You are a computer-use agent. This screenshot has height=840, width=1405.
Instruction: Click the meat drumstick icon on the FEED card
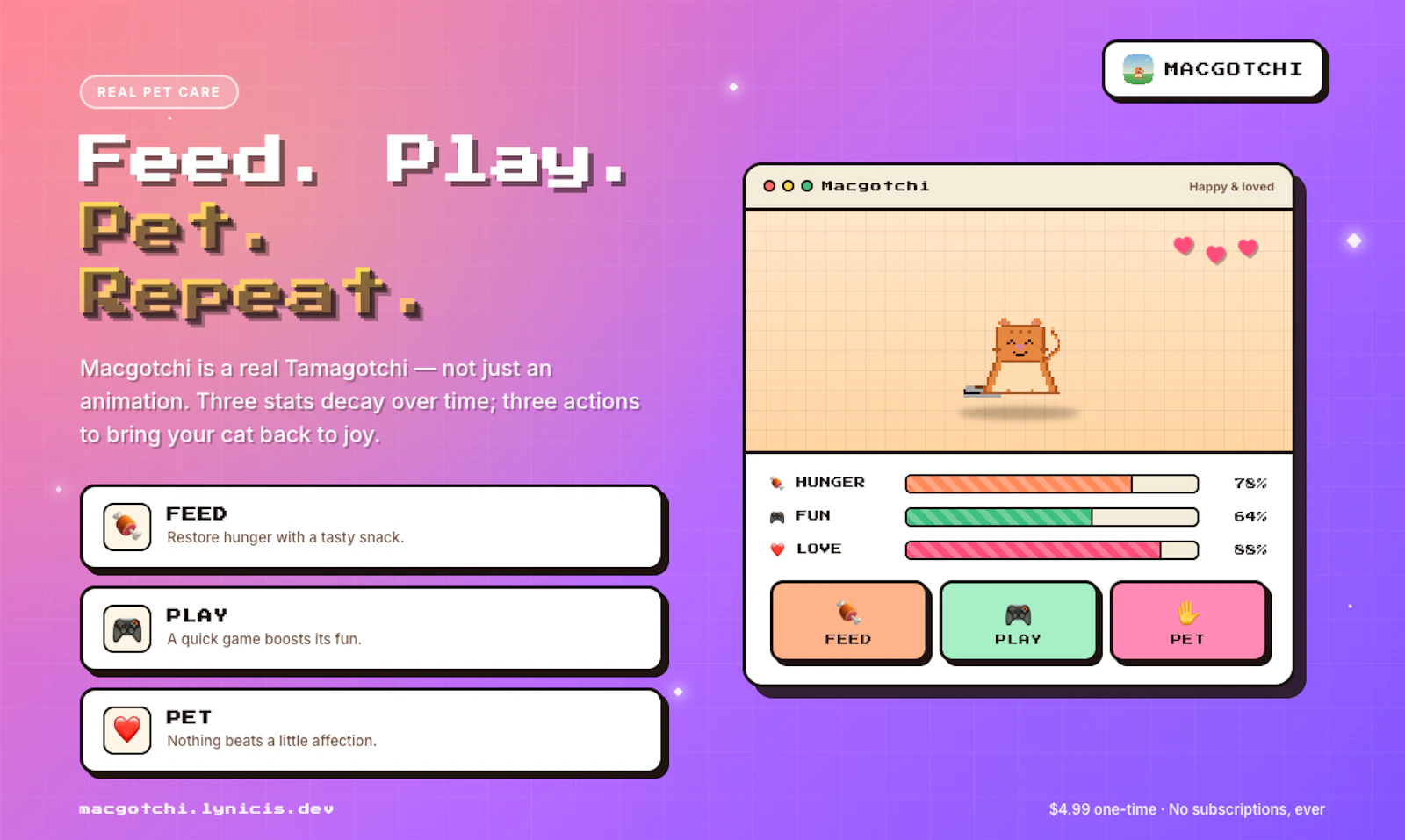tap(126, 527)
